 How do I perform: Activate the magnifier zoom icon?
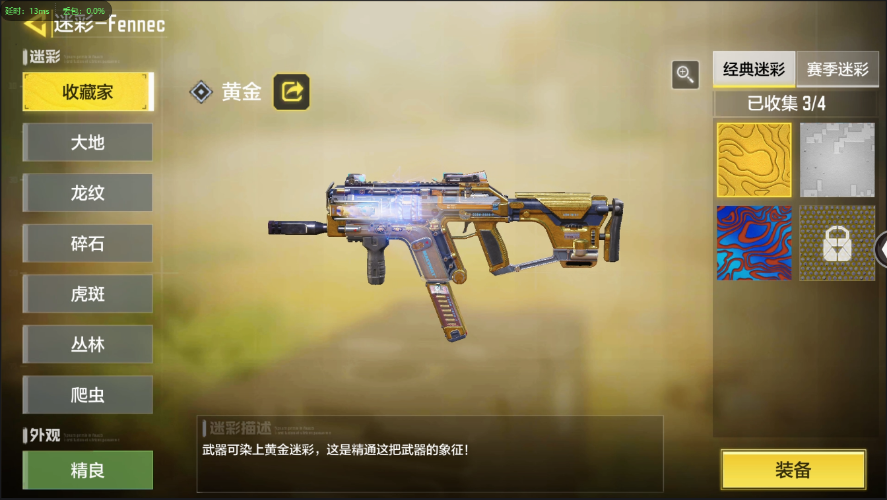tap(685, 74)
